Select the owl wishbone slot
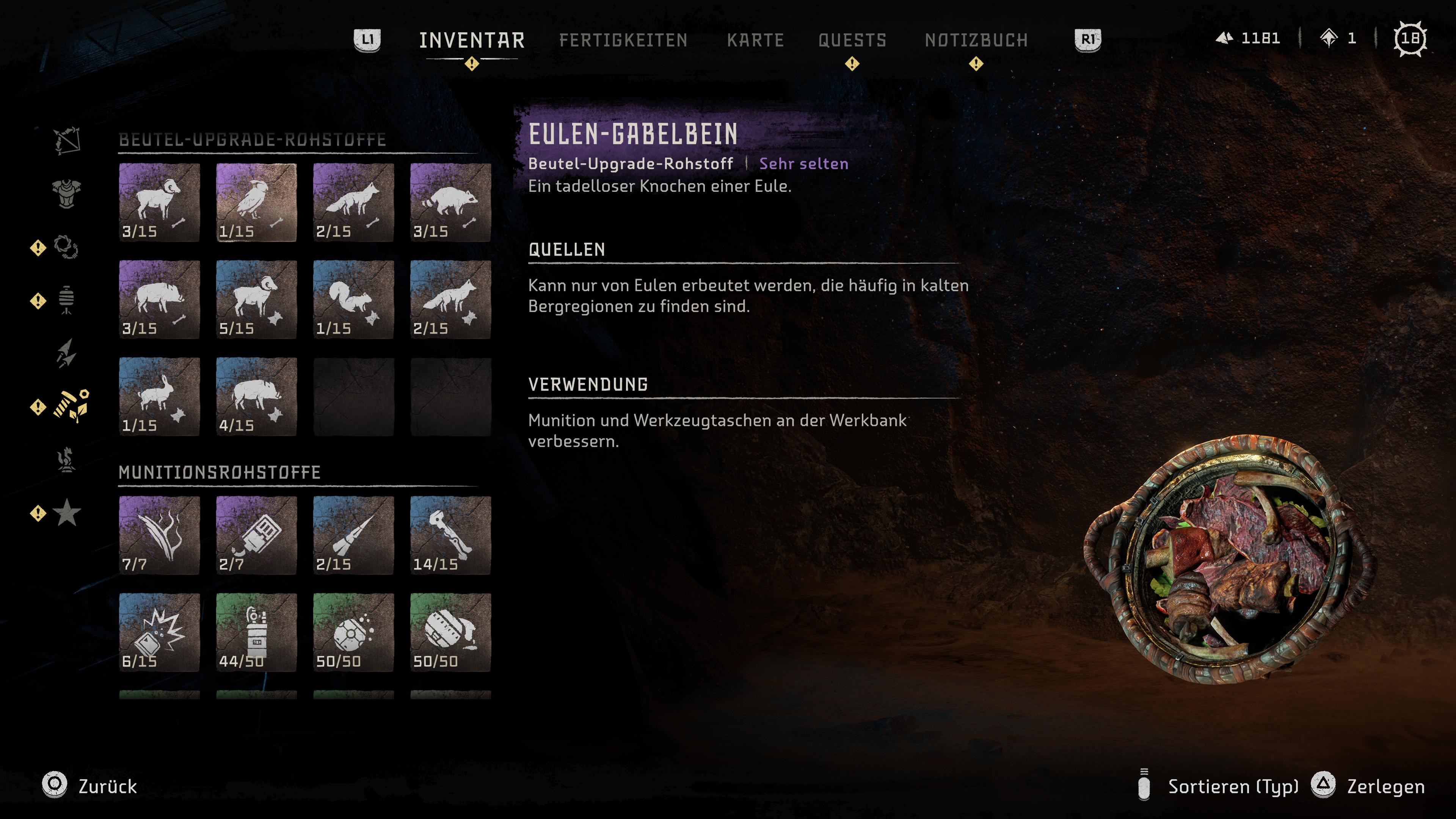Viewport: 1456px width, 819px height. (x=256, y=202)
